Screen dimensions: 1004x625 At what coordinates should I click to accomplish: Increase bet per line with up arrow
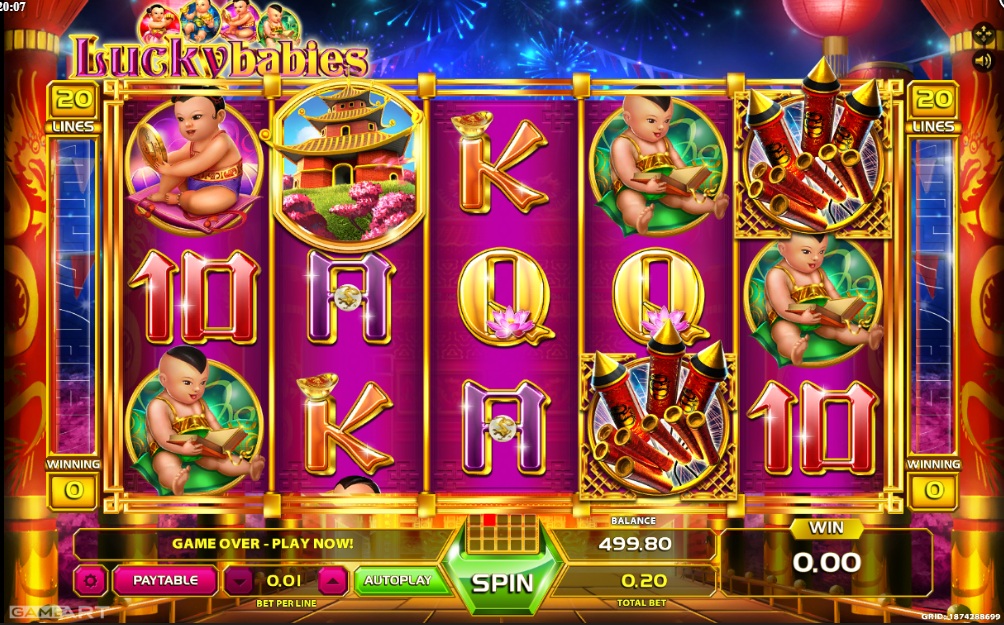334,580
